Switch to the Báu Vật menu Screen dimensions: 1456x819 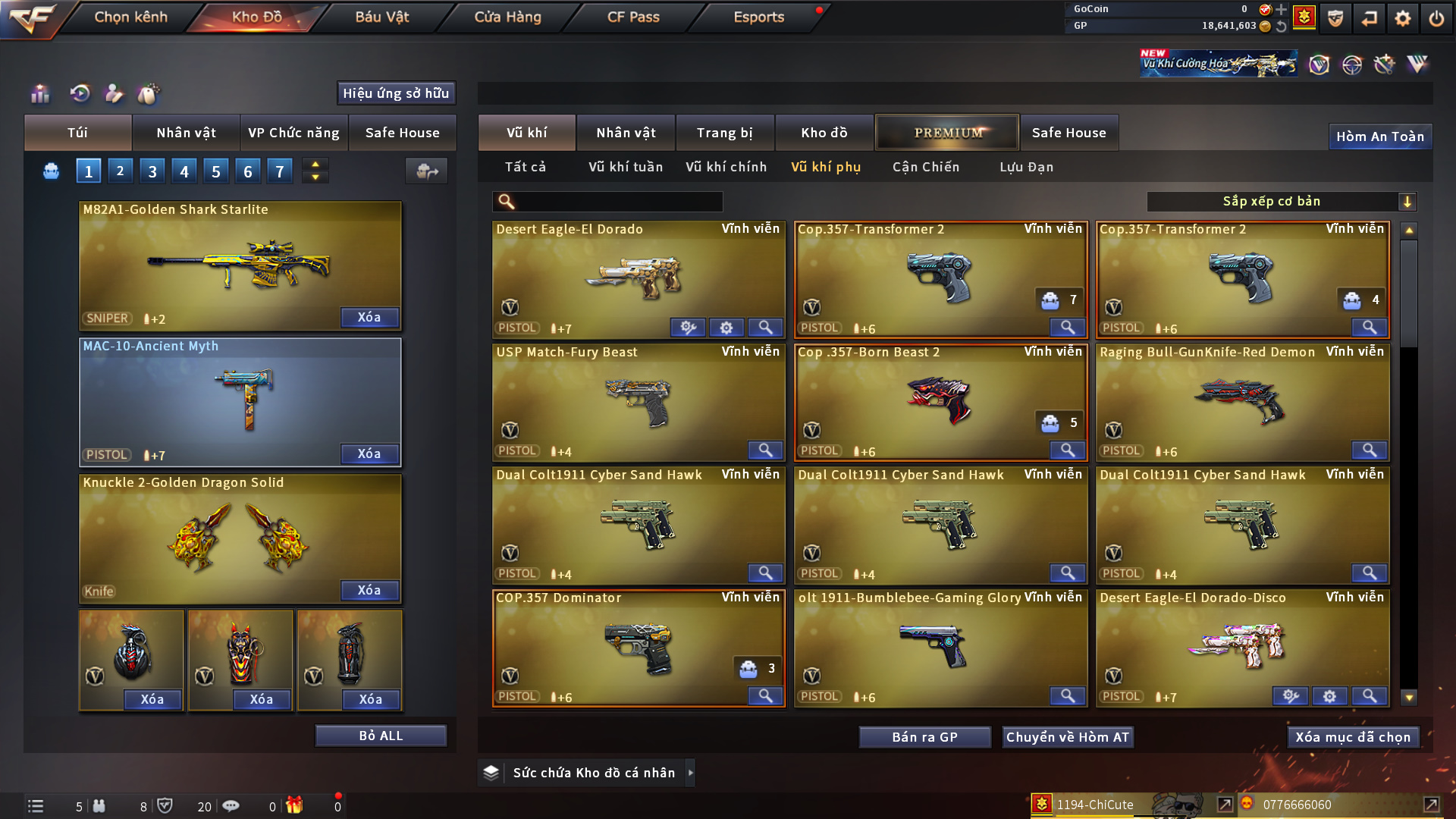click(x=382, y=17)
